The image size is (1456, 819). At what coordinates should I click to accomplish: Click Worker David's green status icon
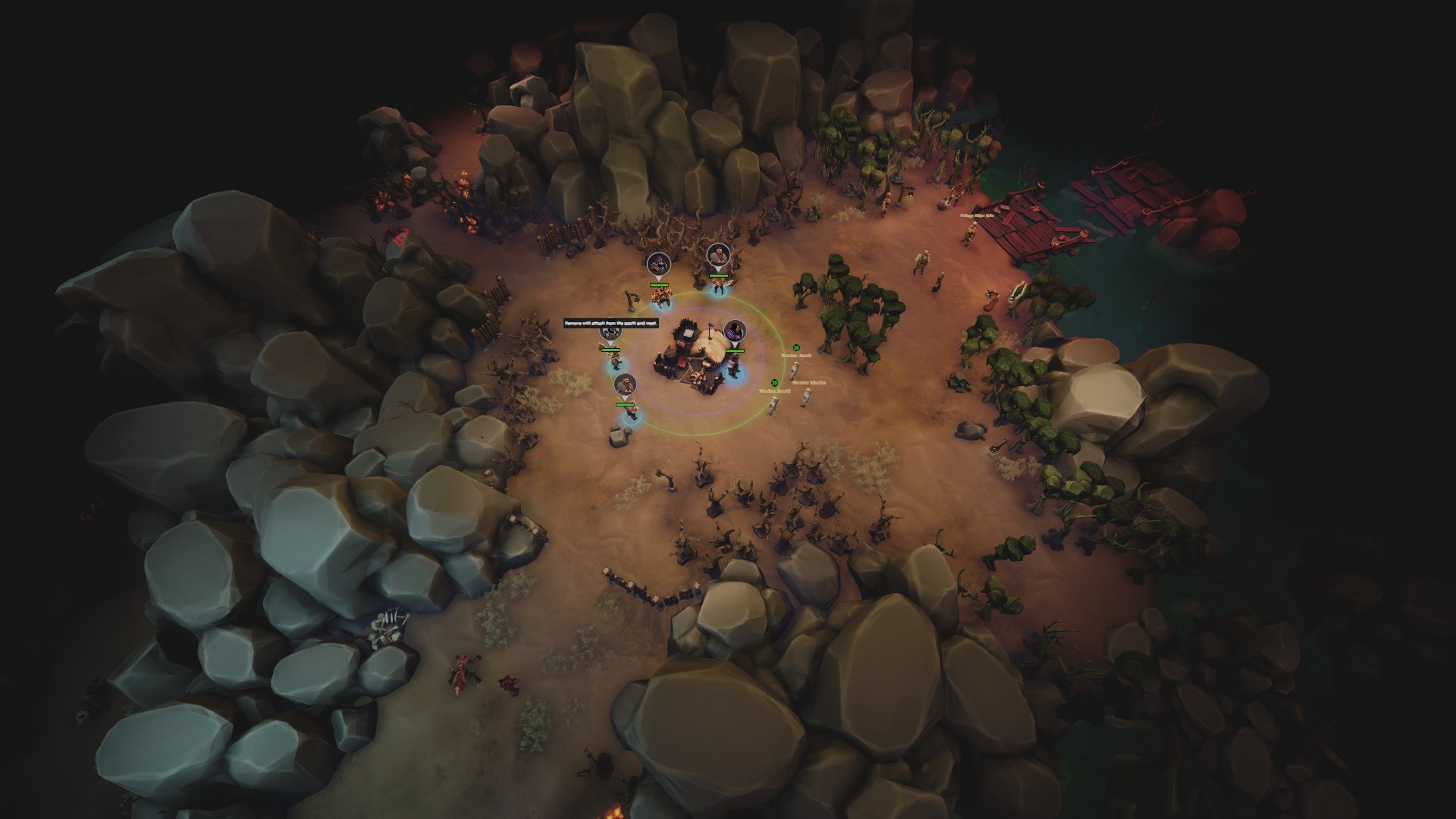774,383
